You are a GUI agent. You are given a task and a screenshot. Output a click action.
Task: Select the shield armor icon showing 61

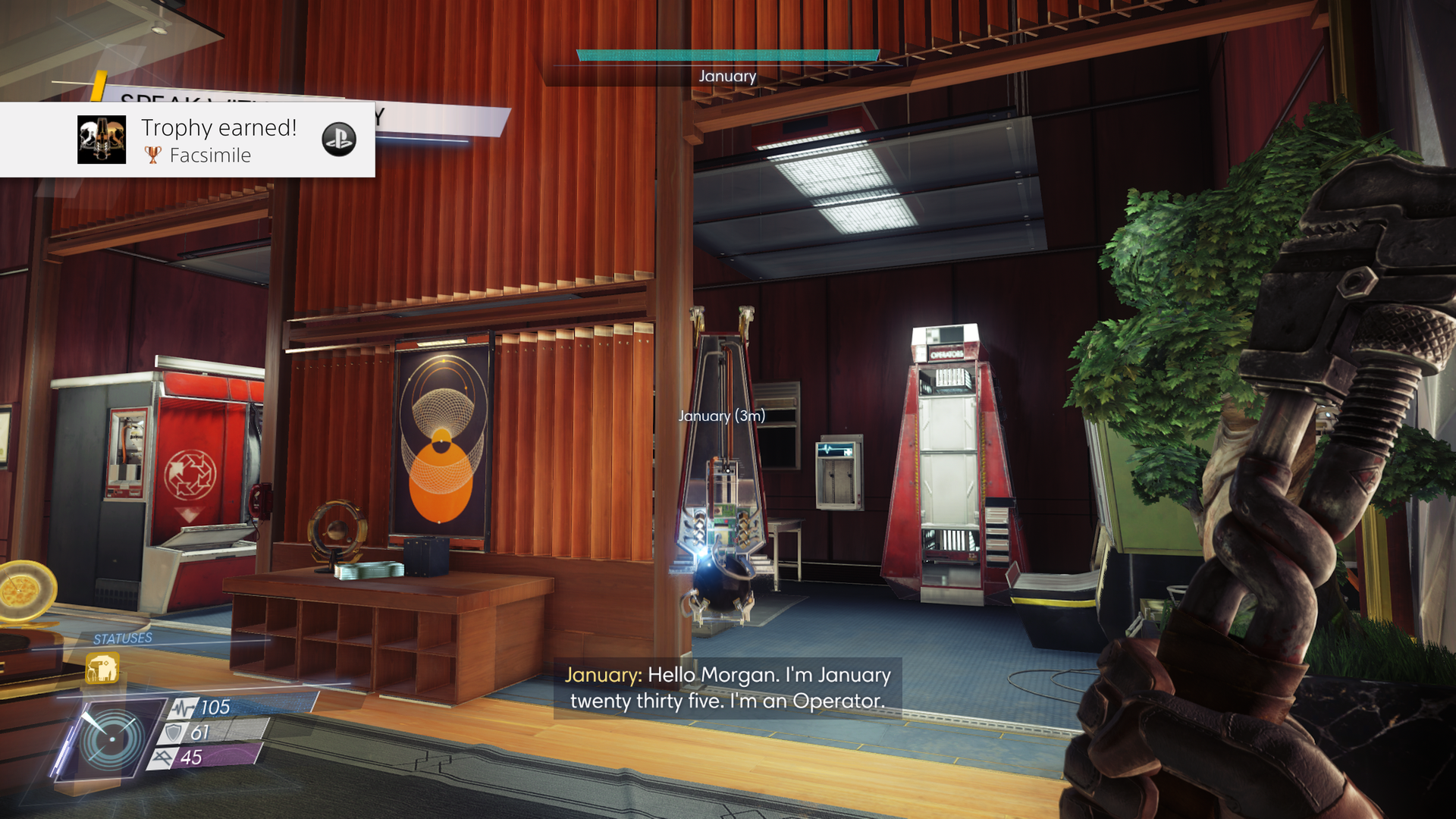[x=173, y=733]
